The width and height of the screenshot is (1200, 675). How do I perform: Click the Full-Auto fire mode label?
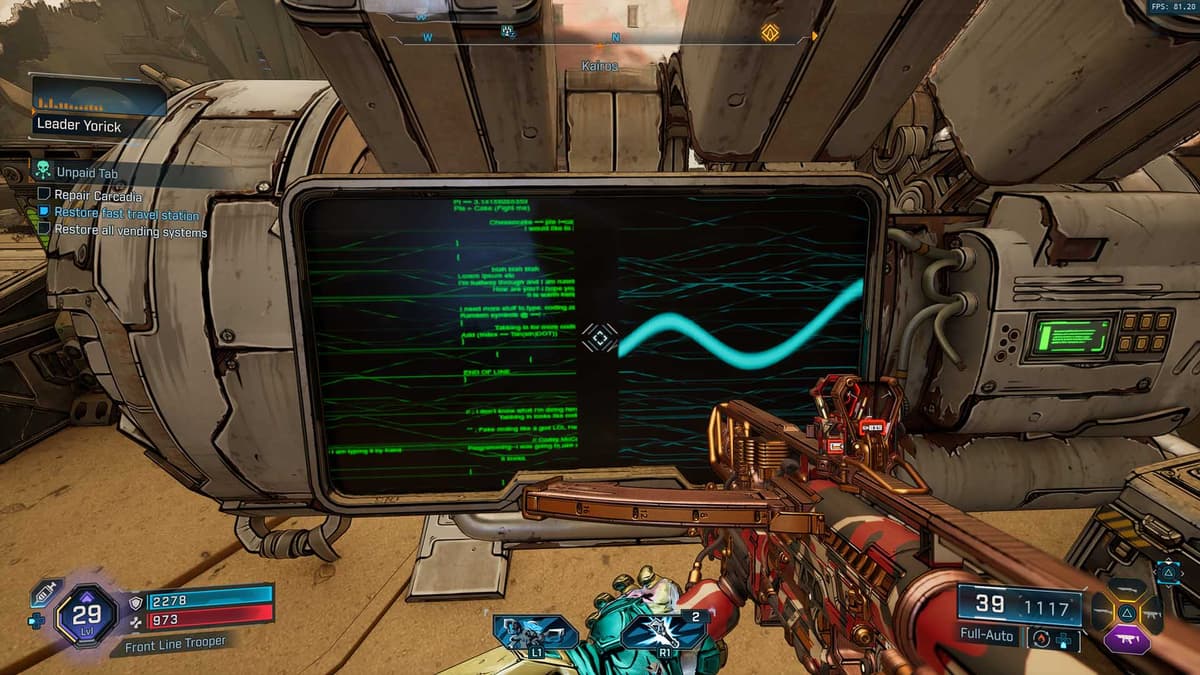[987, 635]
